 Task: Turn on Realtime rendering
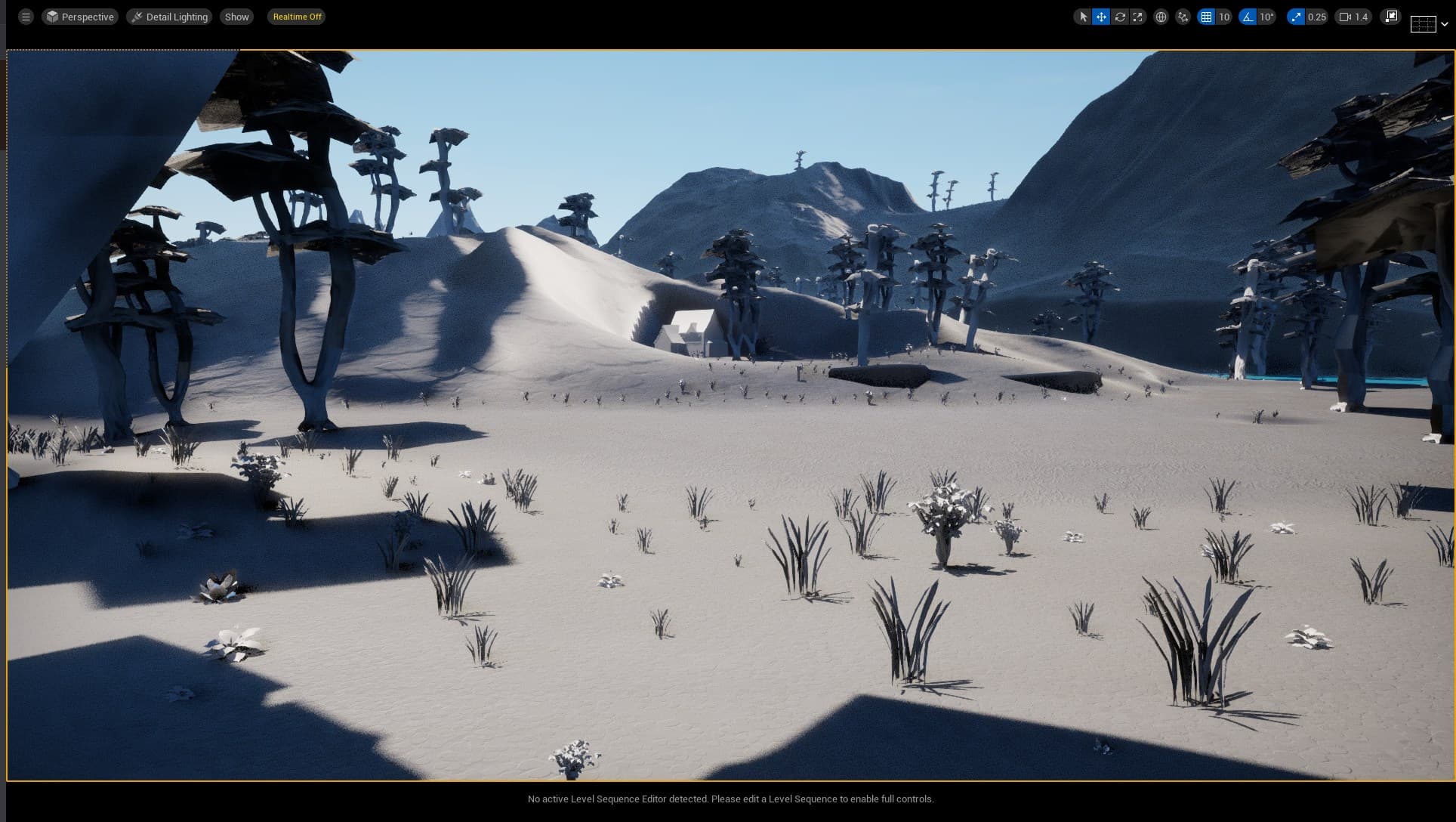click(296, 17)
